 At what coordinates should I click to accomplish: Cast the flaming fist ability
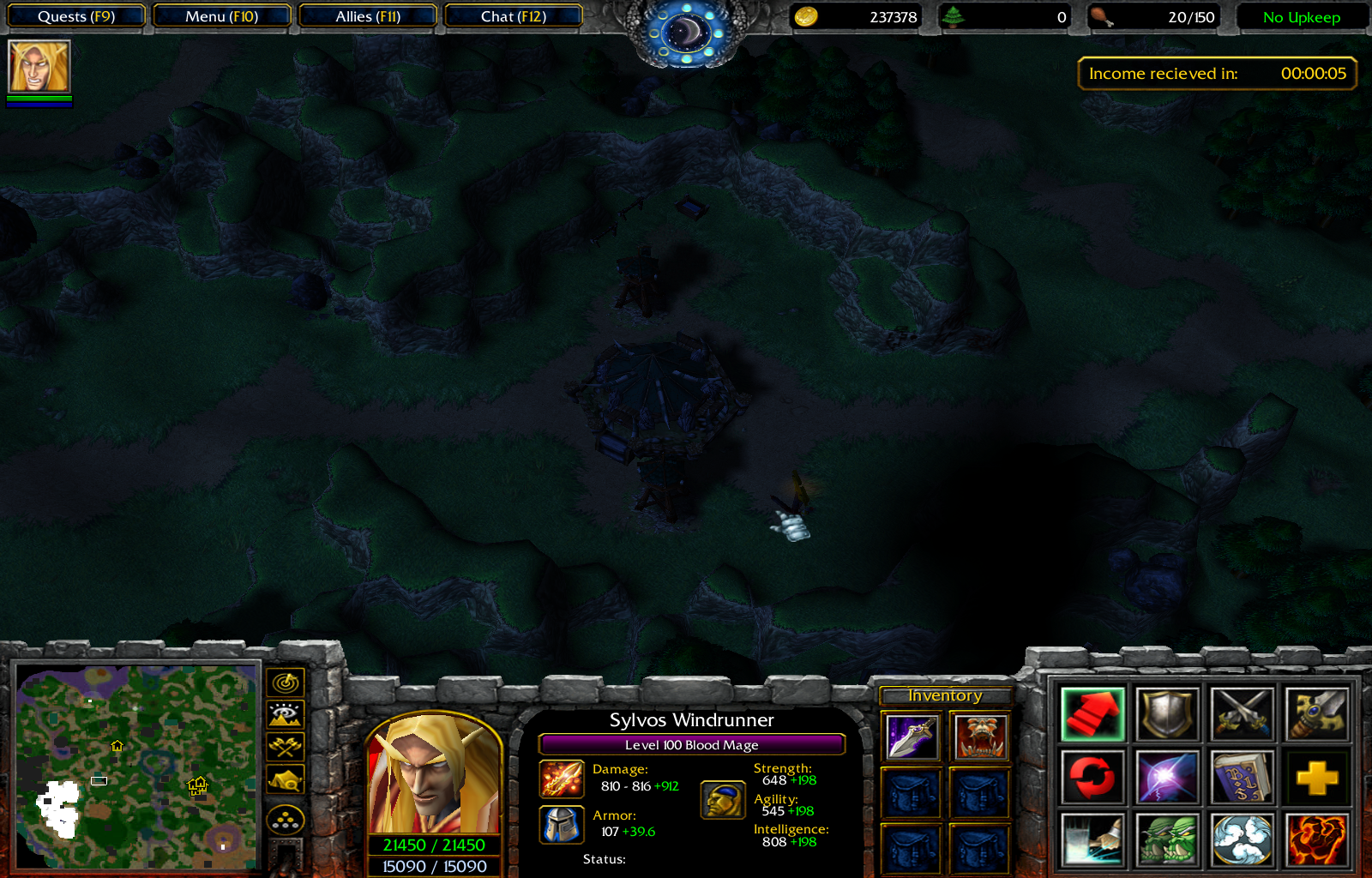1316,840
